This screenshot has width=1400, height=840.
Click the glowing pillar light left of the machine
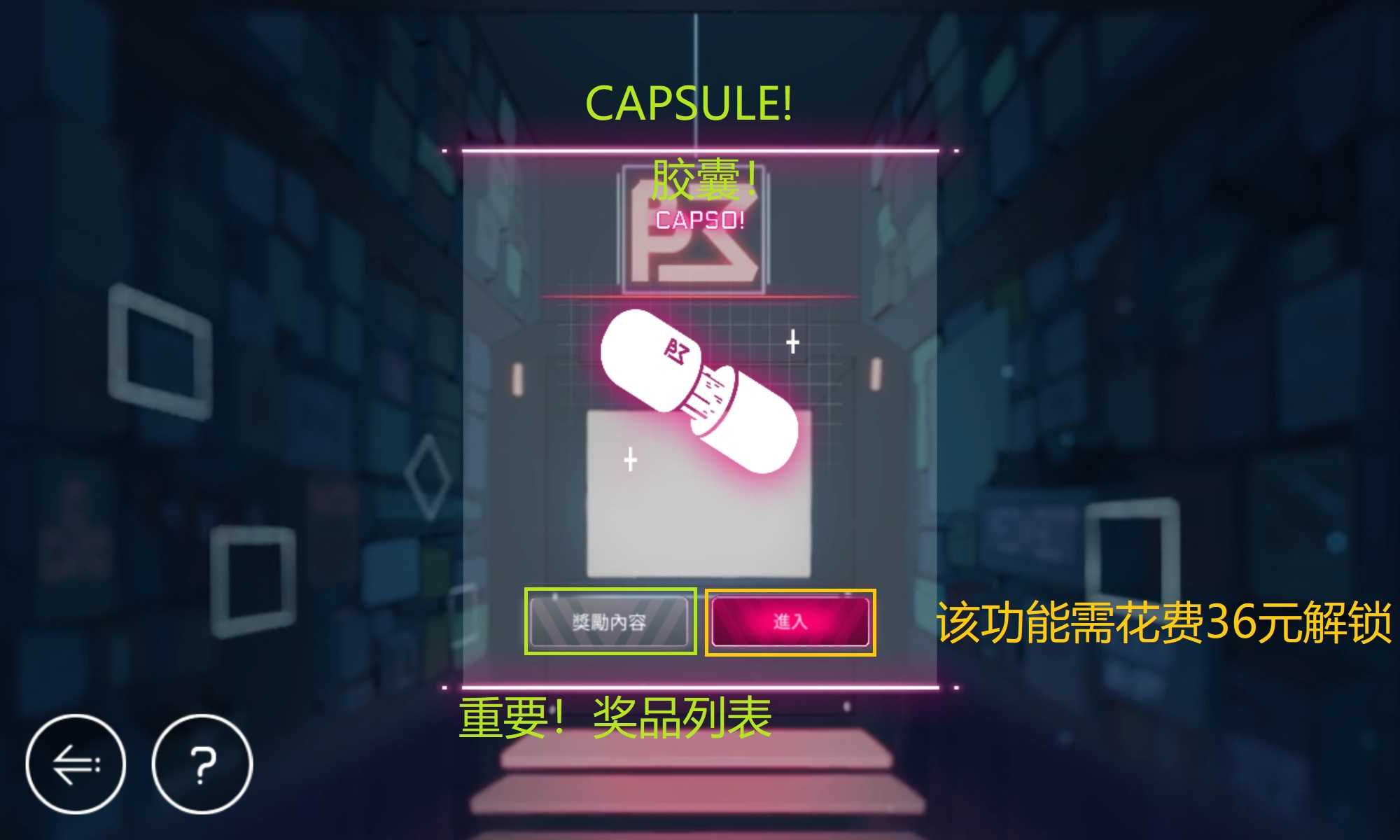(517, 378)
